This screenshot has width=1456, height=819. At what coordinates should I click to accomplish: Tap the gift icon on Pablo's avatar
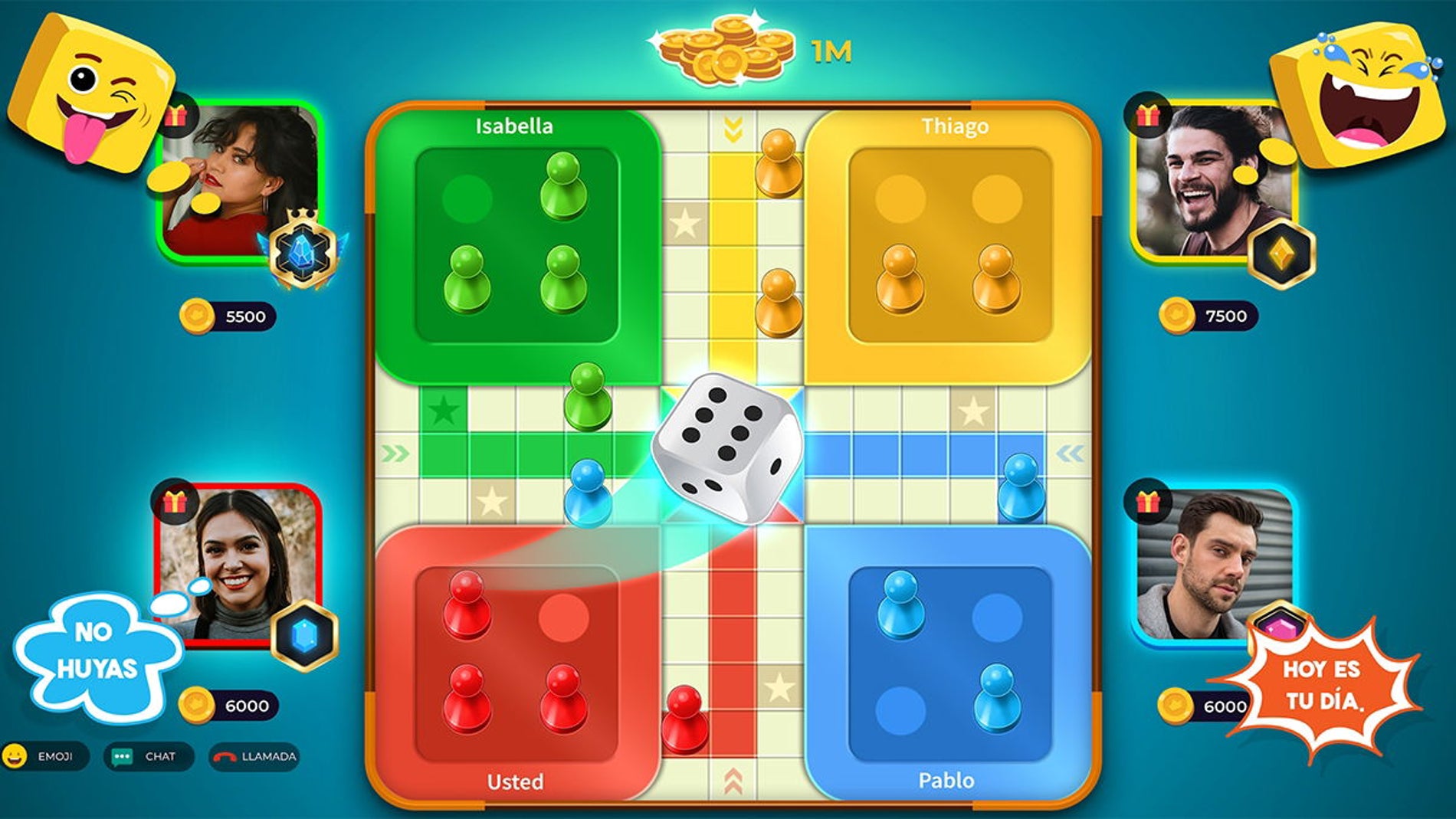tap(1146, 502)
